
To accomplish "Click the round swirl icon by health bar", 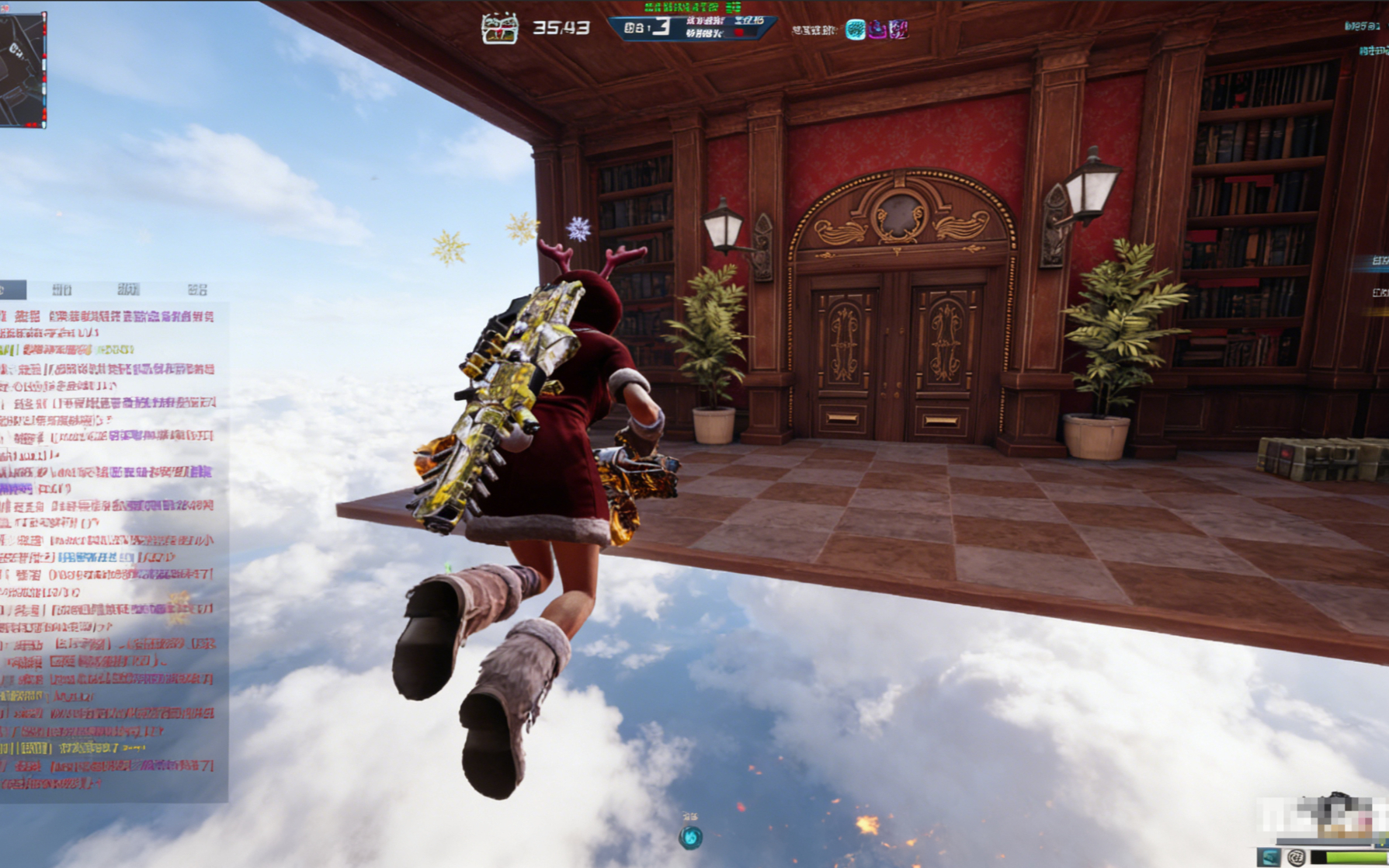I will [1295, 857].
